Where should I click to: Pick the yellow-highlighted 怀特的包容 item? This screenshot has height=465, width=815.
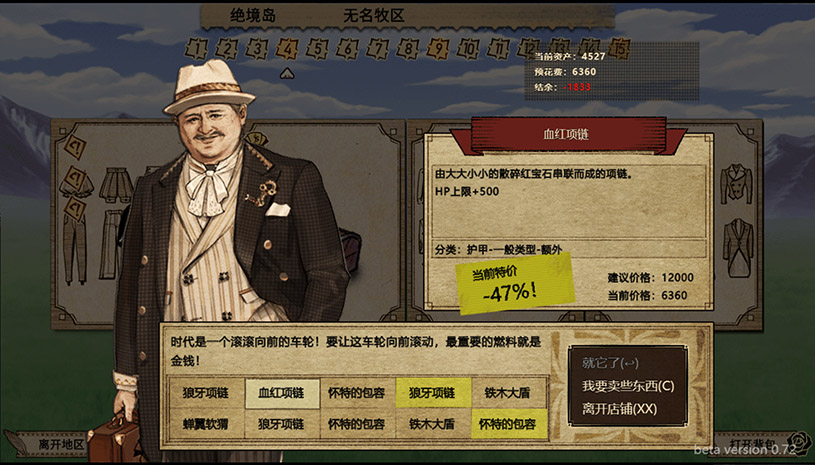(508, 424)
